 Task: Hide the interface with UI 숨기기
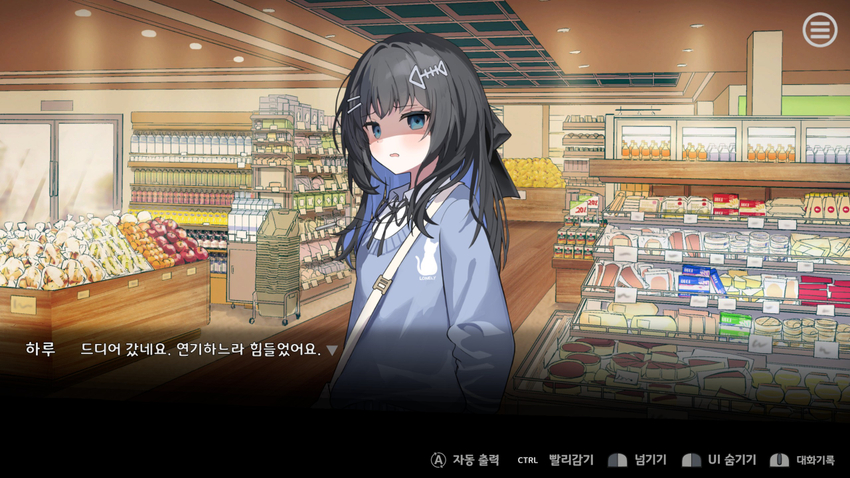pyautogui.click(x=718, y=460)
